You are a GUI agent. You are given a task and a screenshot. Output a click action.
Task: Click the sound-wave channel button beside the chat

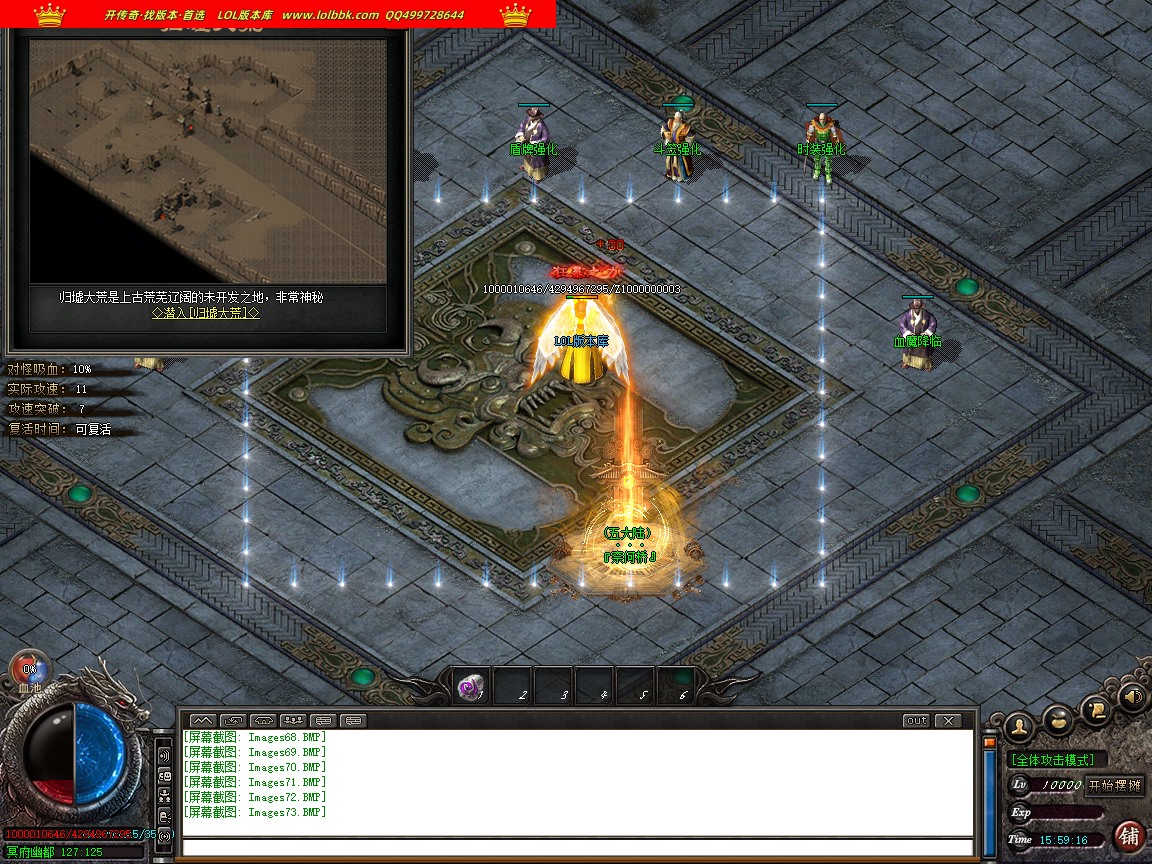point(164,754)
